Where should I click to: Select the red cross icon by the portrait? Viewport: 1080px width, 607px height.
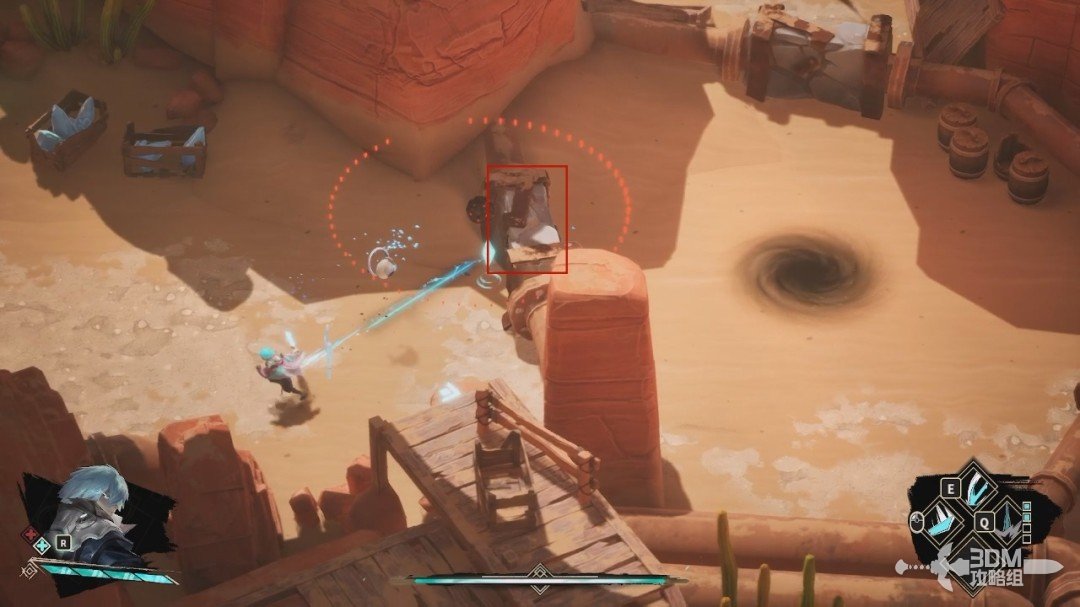pyautogui.click(x=28, y=532)
